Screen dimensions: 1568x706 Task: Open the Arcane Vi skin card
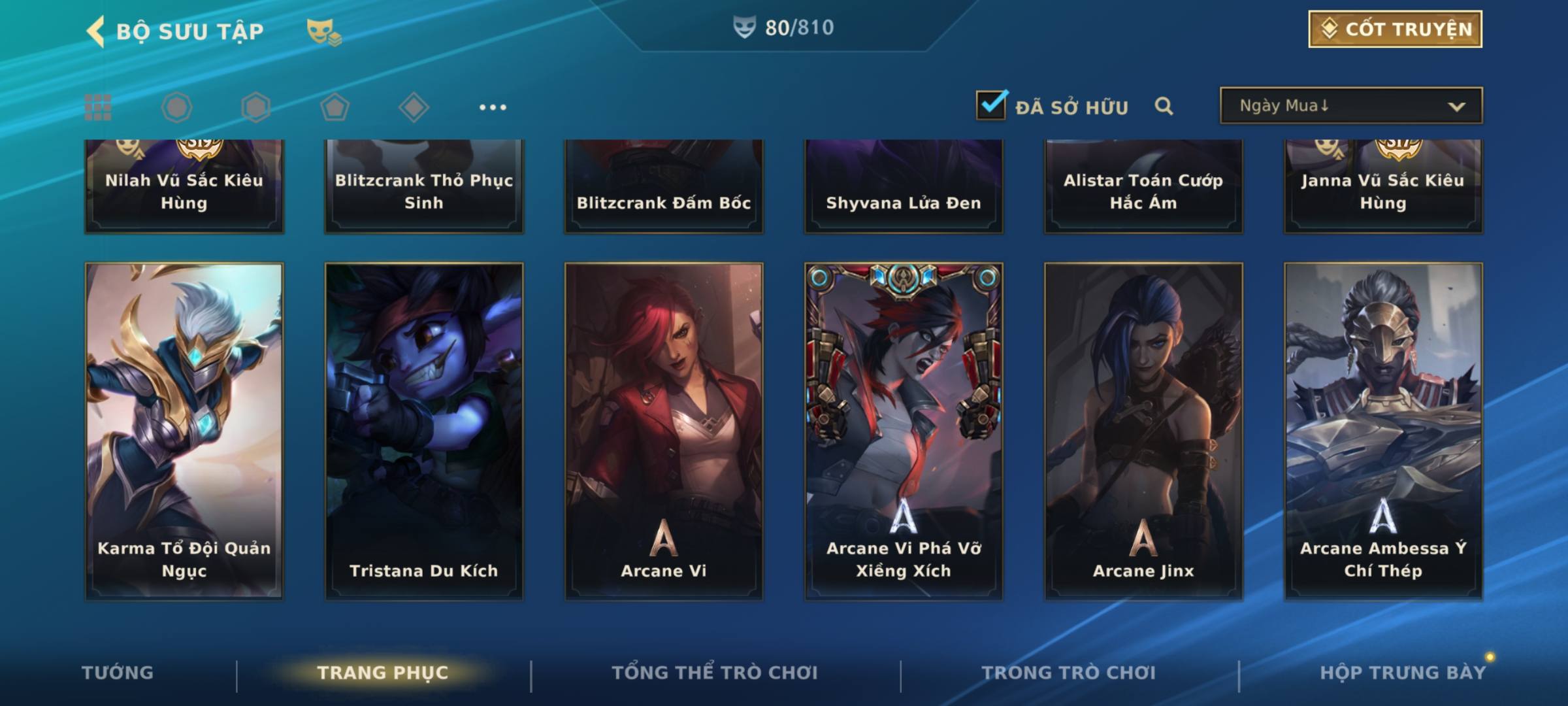point(664,431)
